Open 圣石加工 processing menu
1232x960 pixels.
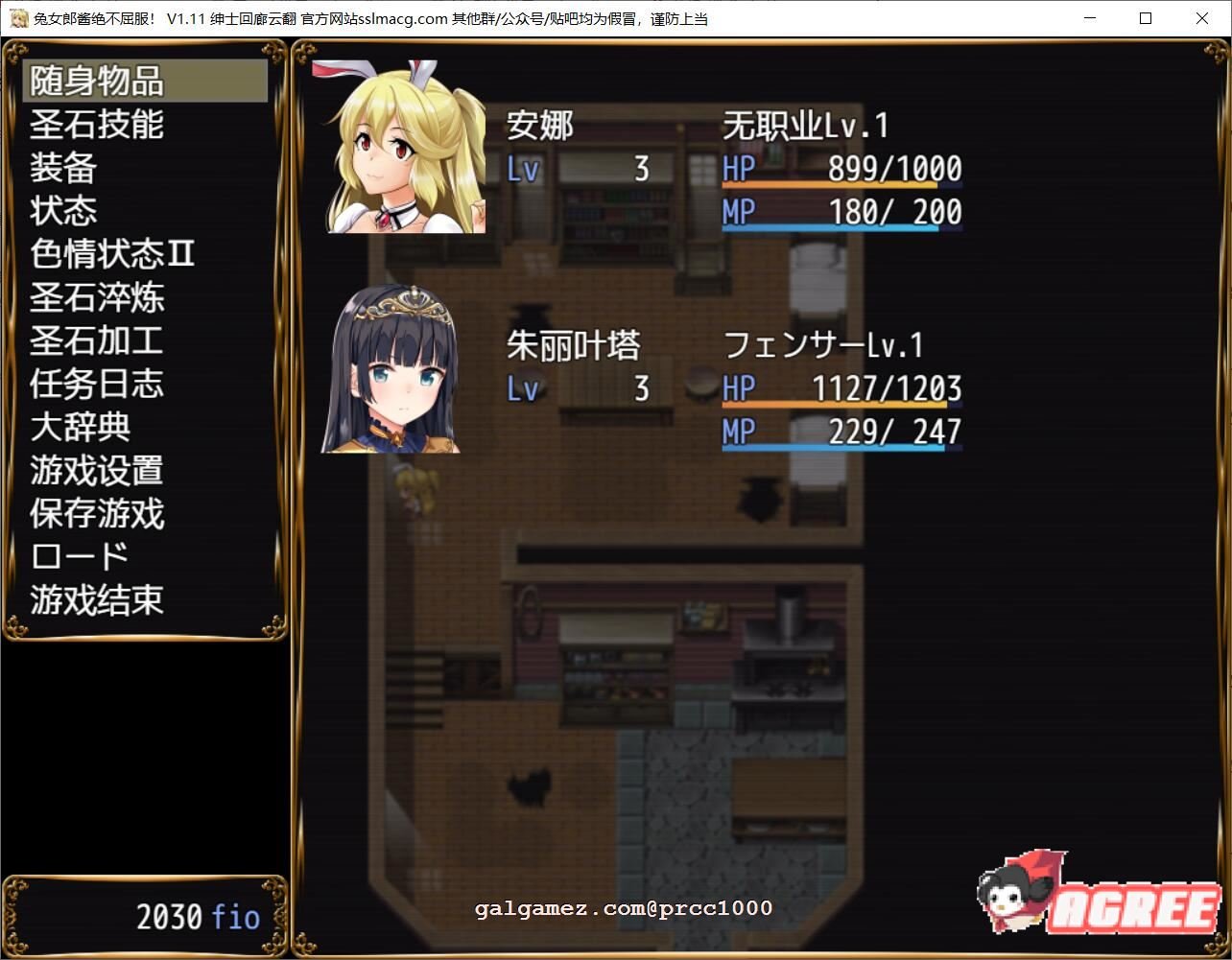97,340
